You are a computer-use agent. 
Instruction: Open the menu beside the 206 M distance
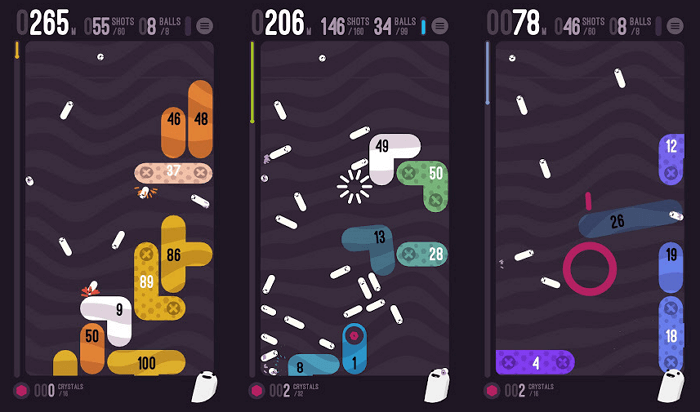[439, 24]
